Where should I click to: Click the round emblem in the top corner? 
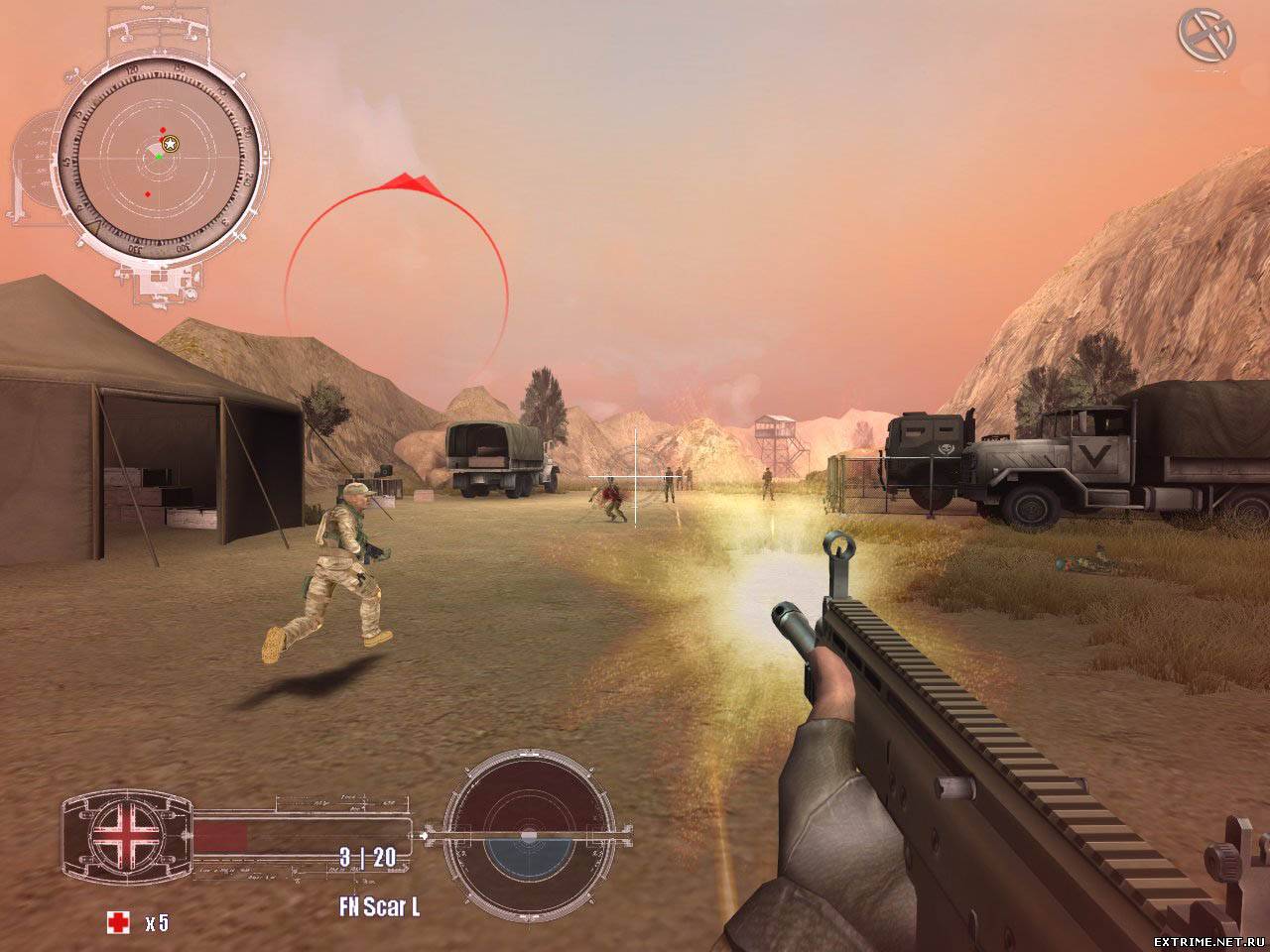click(x=1206, y=37)
